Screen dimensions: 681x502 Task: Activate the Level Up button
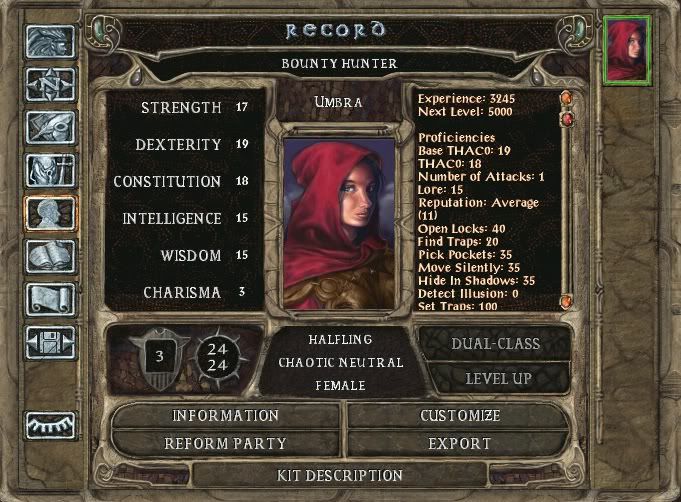pos(497,379)
